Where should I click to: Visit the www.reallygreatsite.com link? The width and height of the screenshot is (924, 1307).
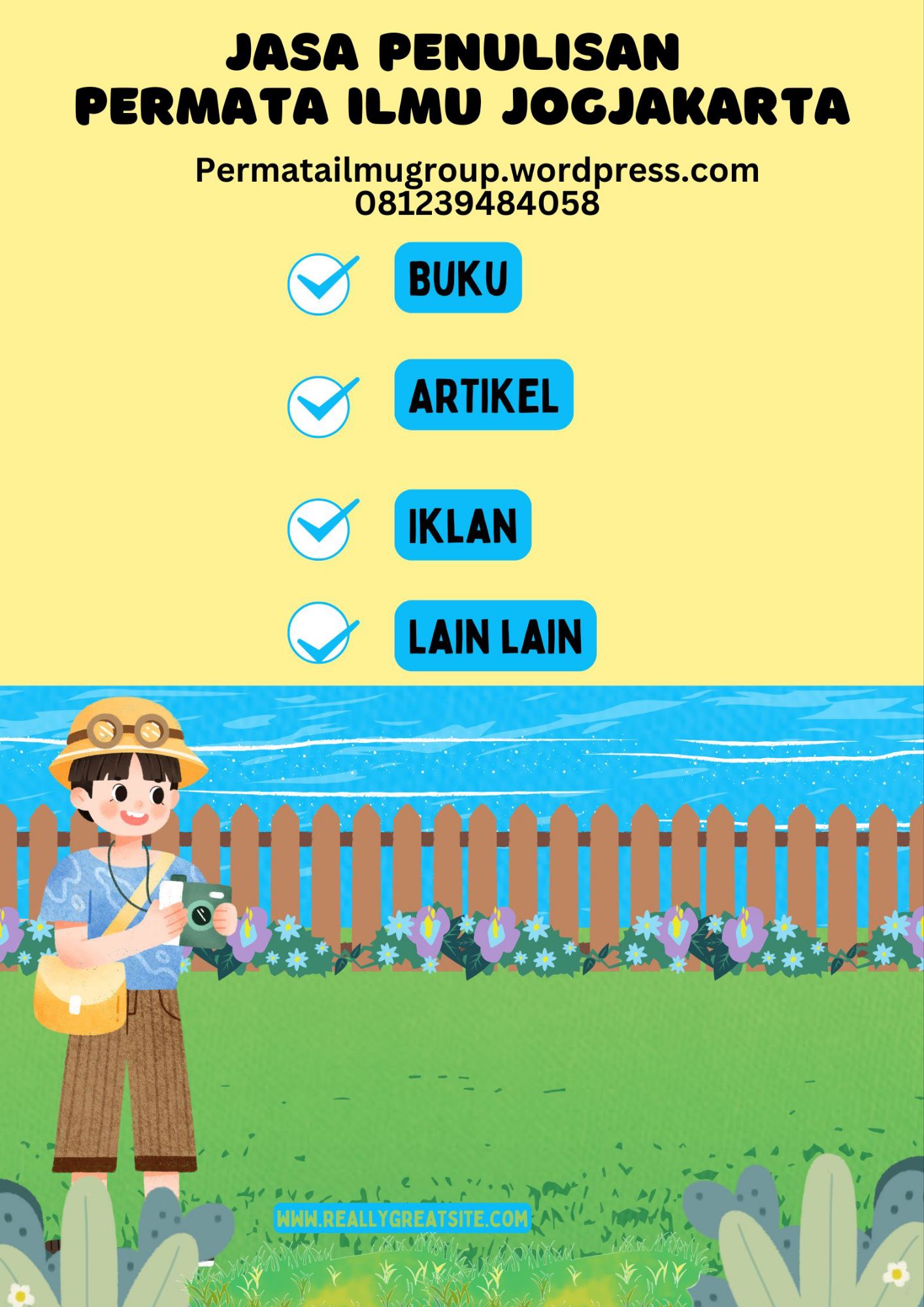pyautogui.click(x=402, y=1219)
